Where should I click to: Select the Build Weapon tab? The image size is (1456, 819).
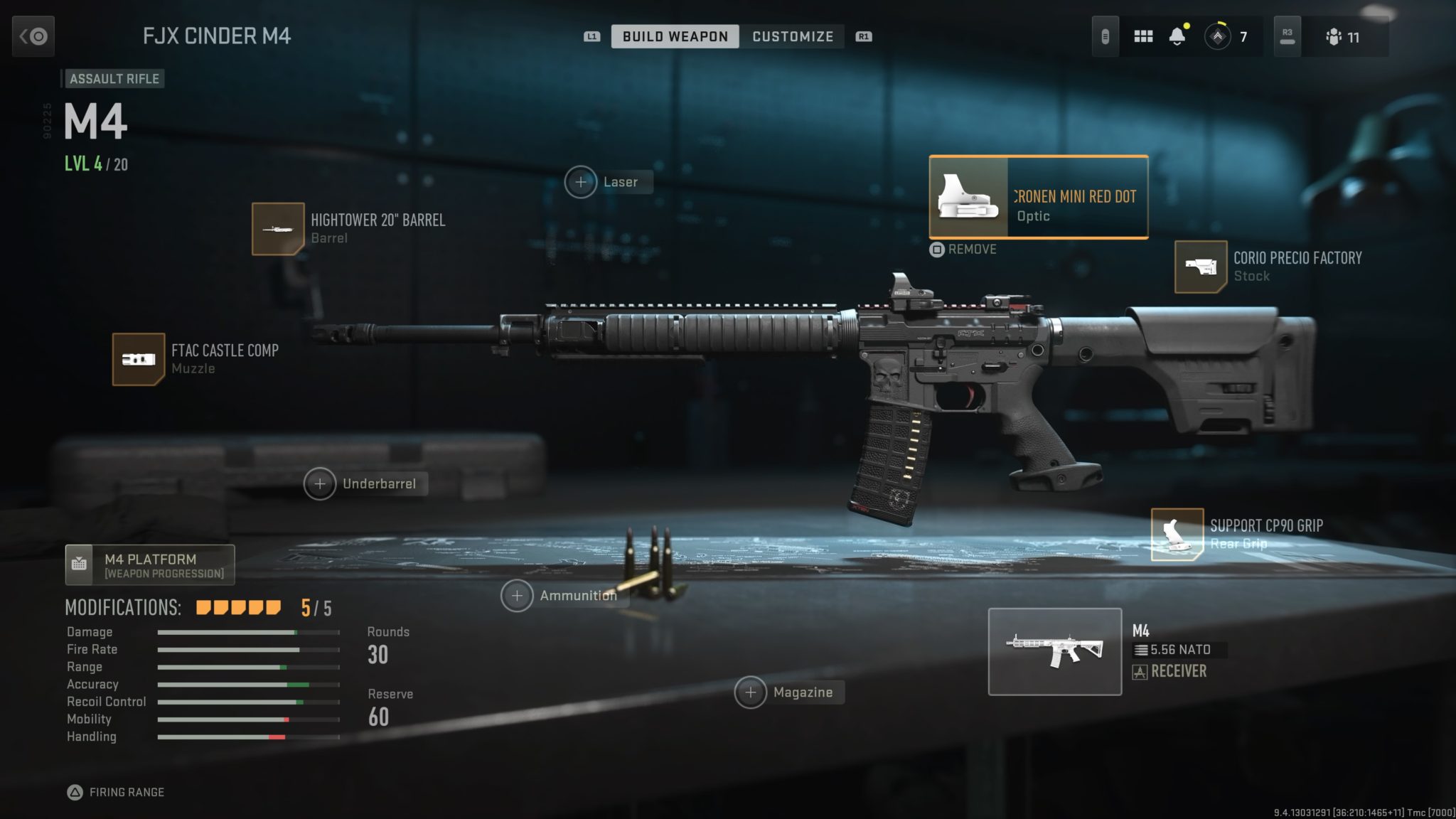(x=674, y=36)
